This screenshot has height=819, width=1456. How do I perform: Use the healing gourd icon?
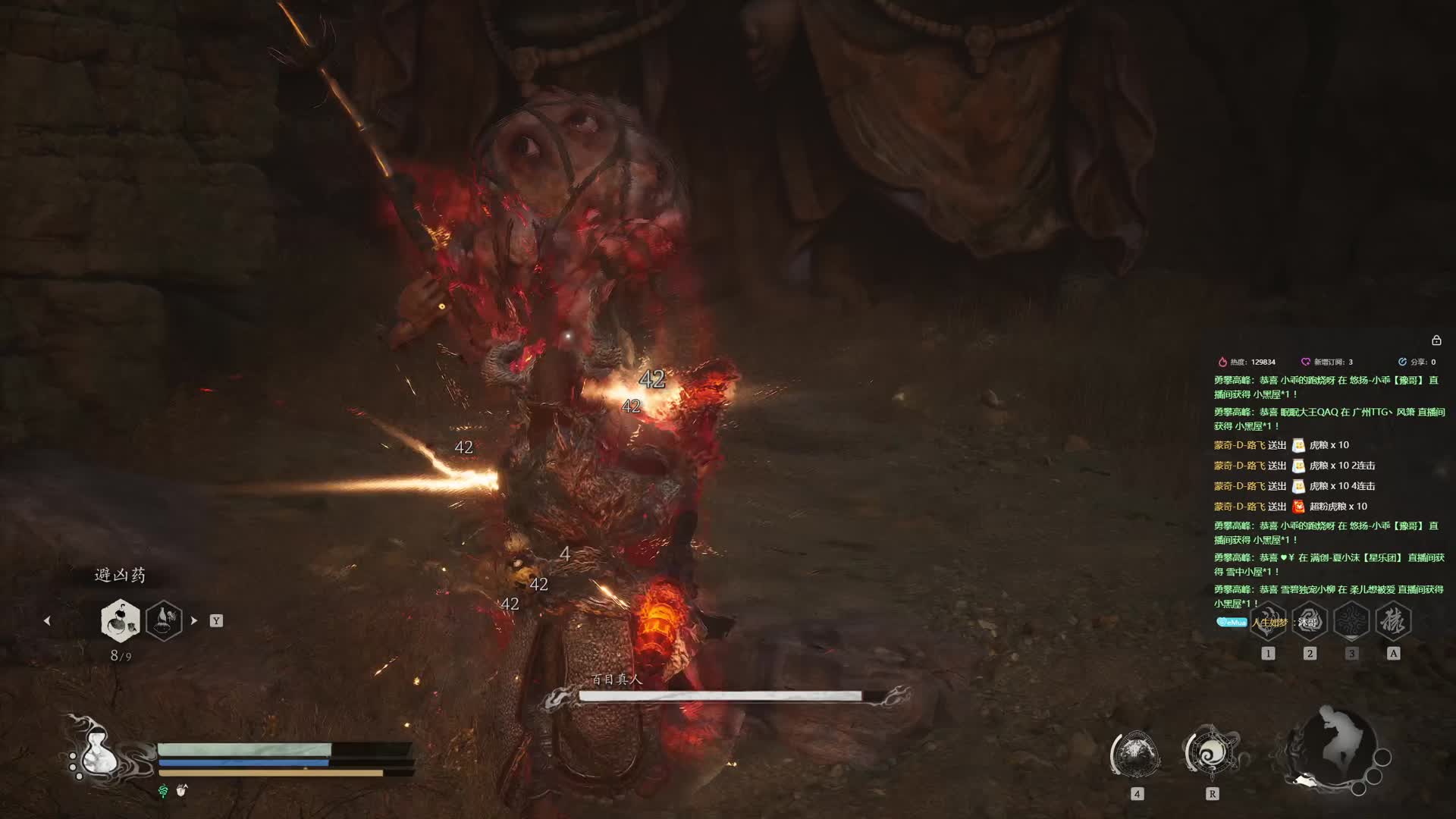click(96, 753)
